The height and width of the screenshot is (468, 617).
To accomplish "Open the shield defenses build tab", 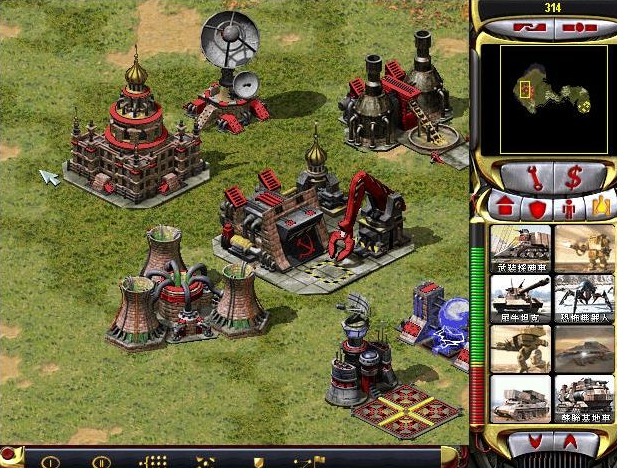I will 537,208.
